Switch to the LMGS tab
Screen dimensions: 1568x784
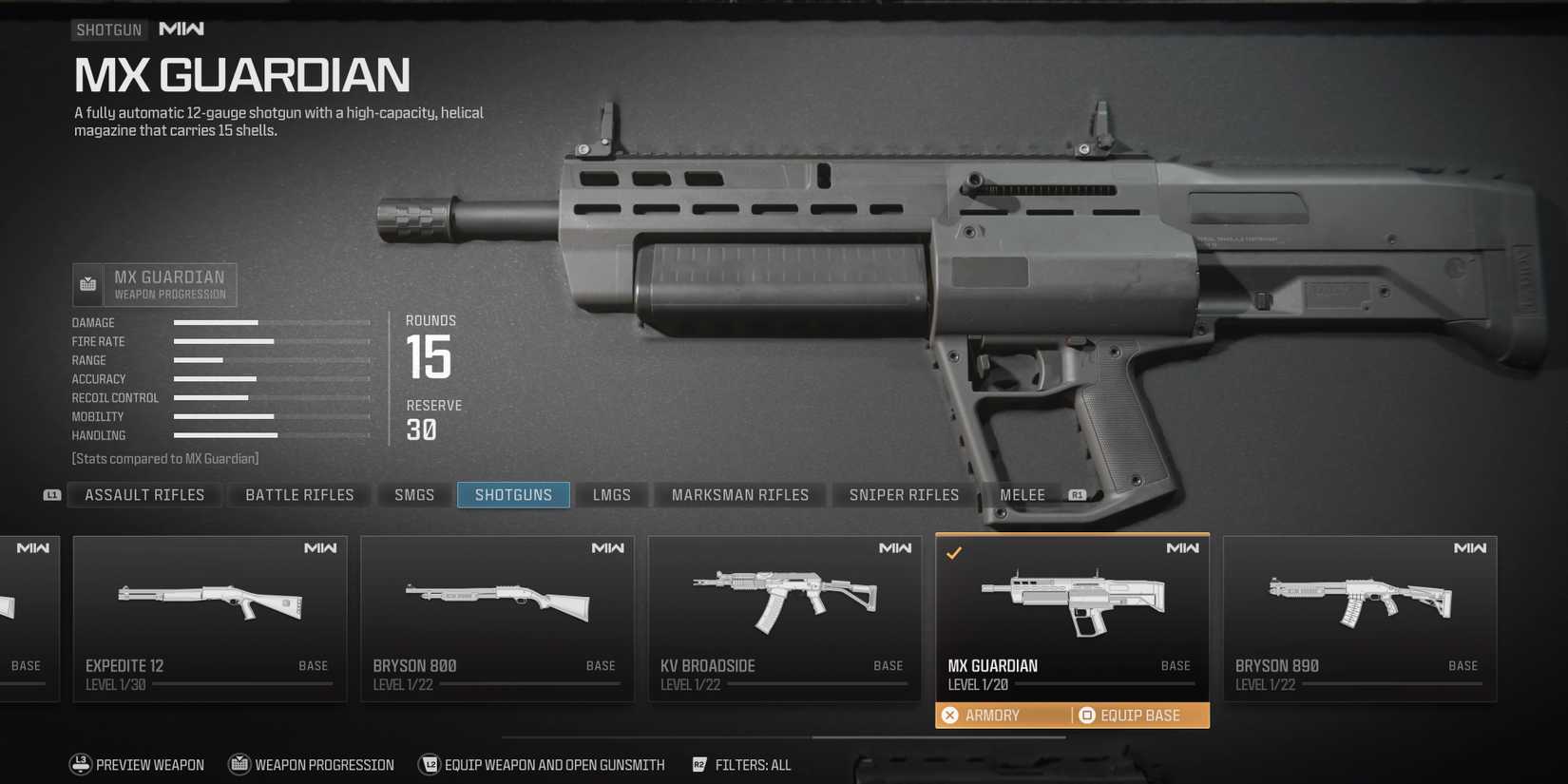click(x=611, y=494)
